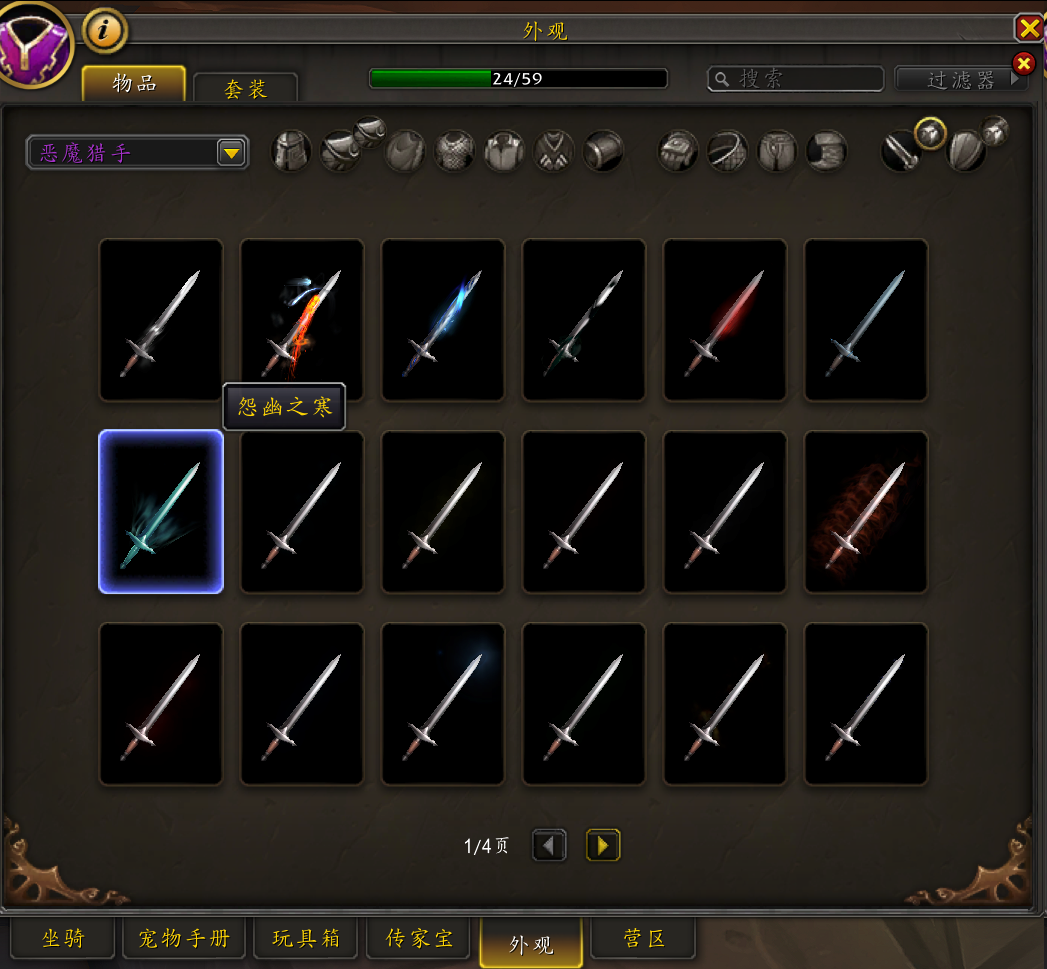Select the highlighted teal glowing sword card
Viewport: 1047px width, 969px height.
click(161, 511)
